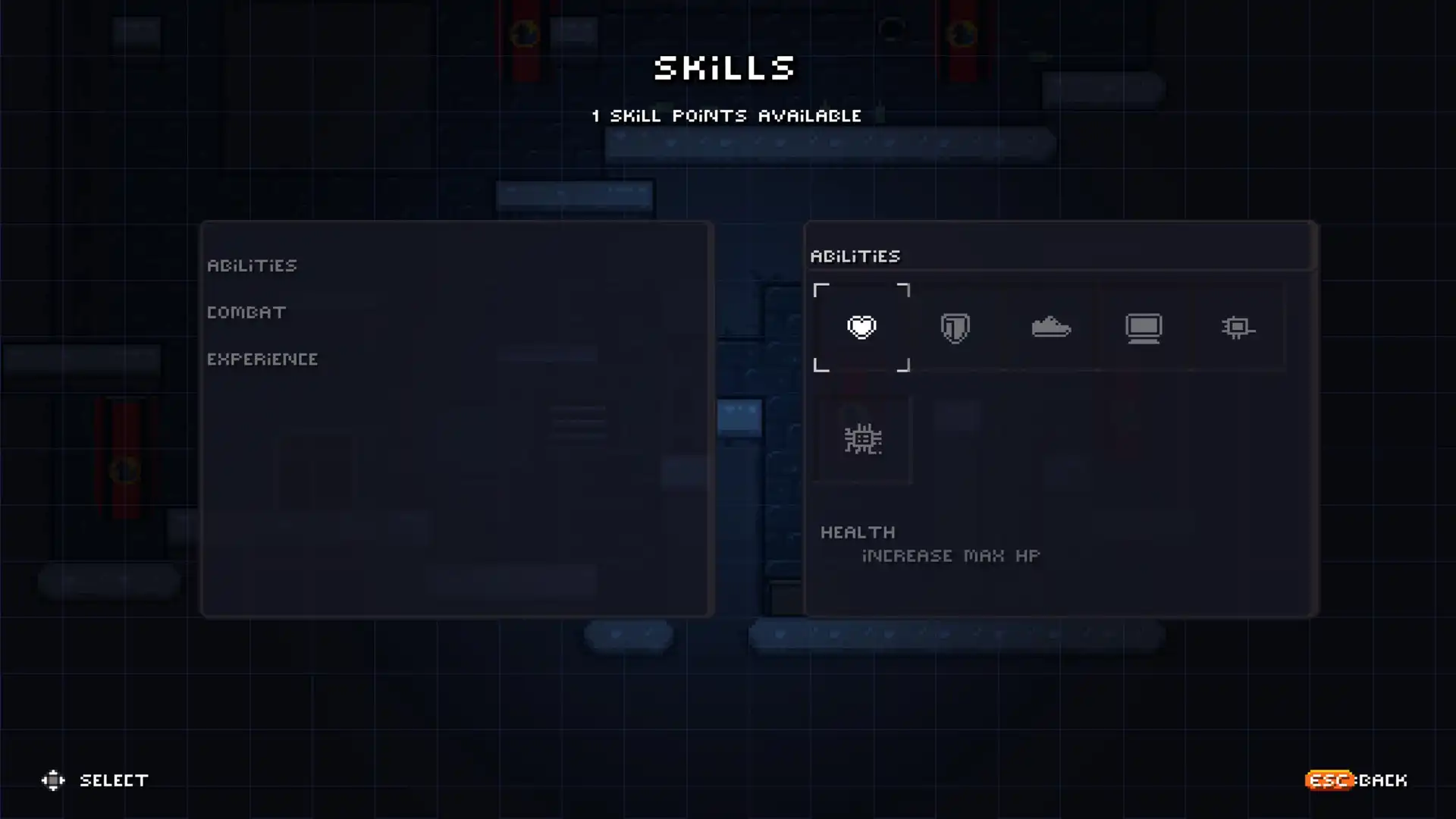The width and height of the screenshot is (1456, 819).
Task: Select the microchip icon in the second row
Action: pos(861,438)
